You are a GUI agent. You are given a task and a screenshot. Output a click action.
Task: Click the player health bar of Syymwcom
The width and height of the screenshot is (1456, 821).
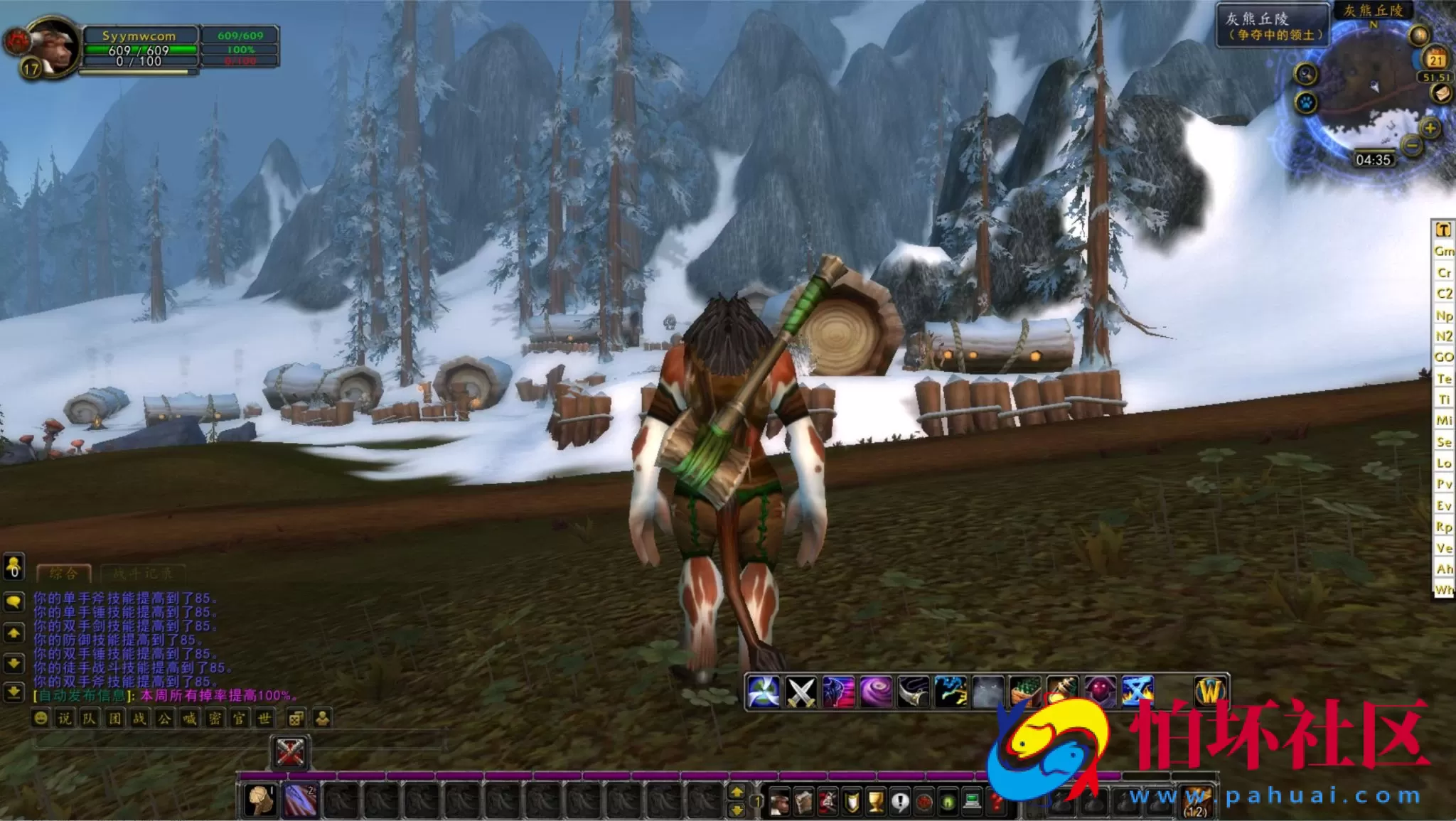(x=142, y=51)
